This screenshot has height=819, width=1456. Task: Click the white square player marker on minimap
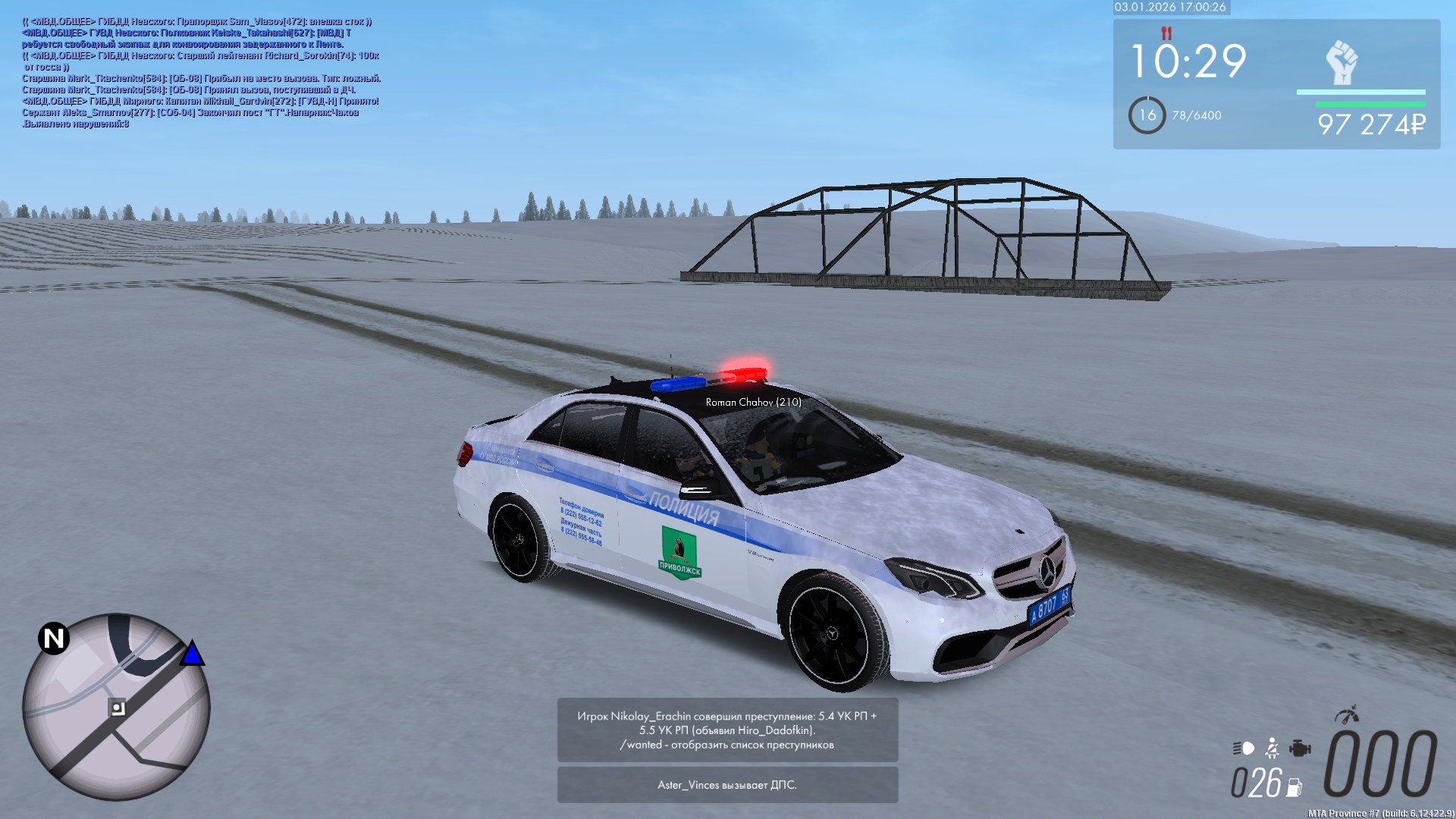pyautogui.click(x=118, y=708)
